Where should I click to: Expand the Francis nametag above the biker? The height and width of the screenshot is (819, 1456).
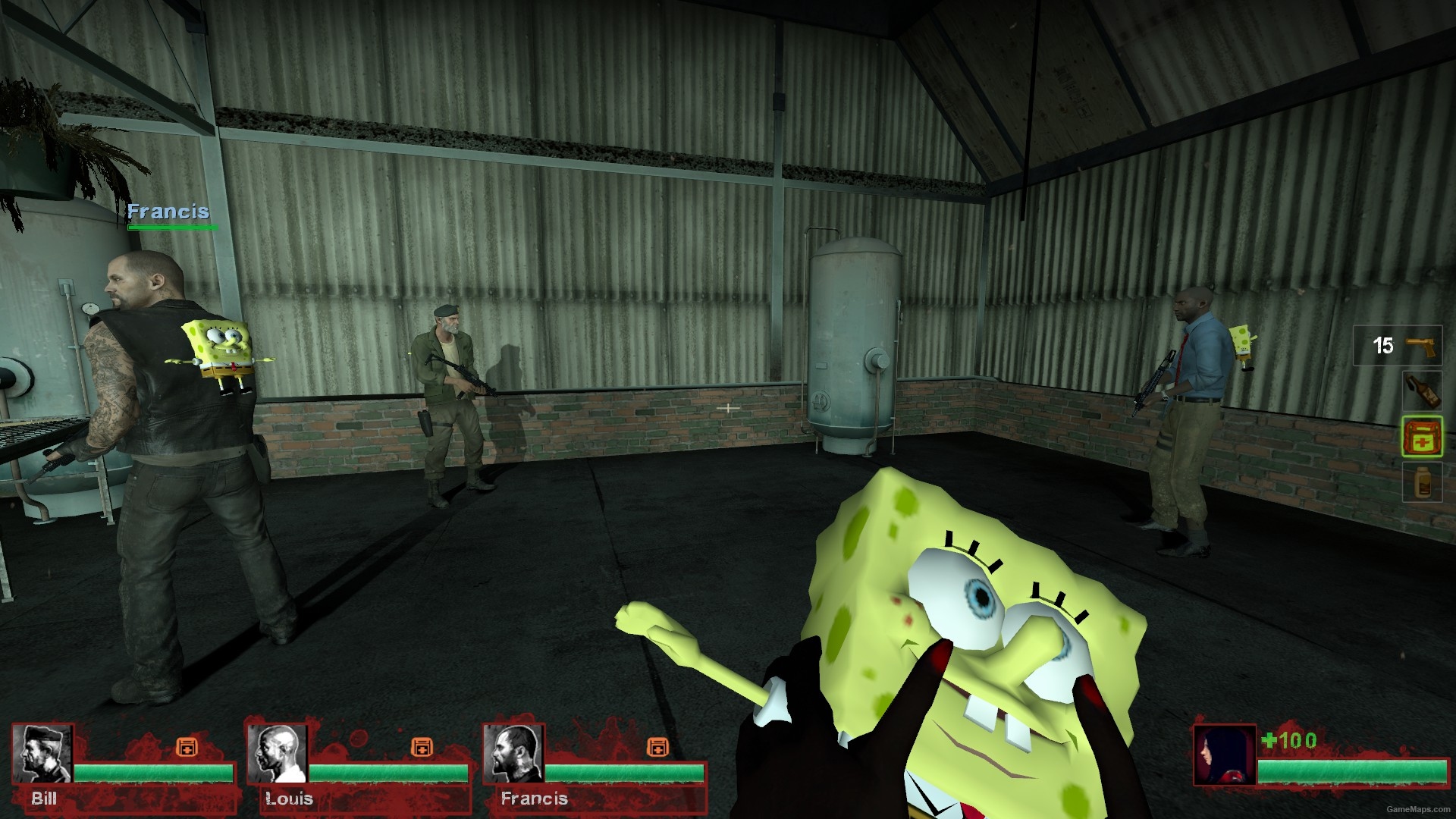[x=168, y=212]
